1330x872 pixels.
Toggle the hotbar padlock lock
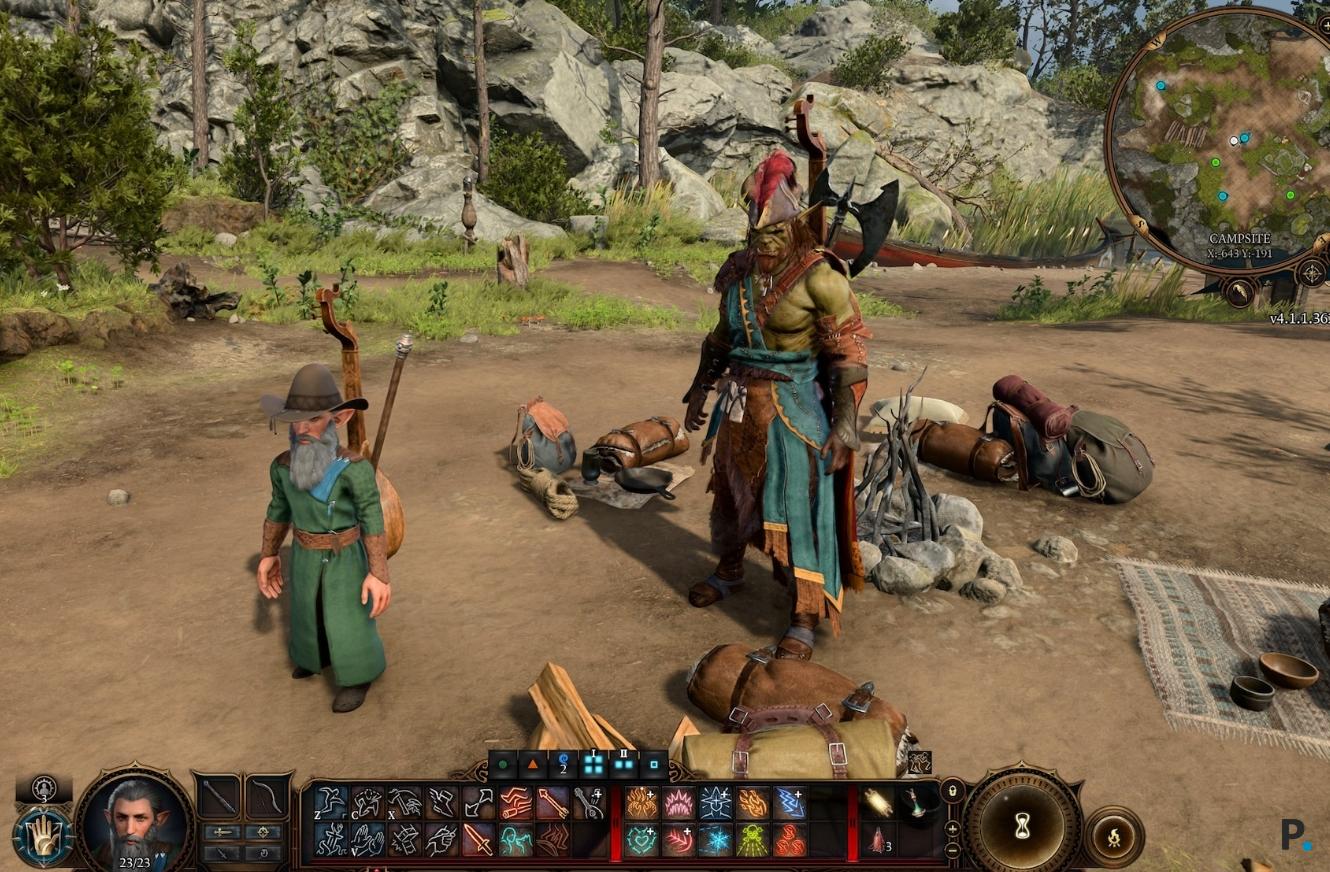tap(952, 793)
